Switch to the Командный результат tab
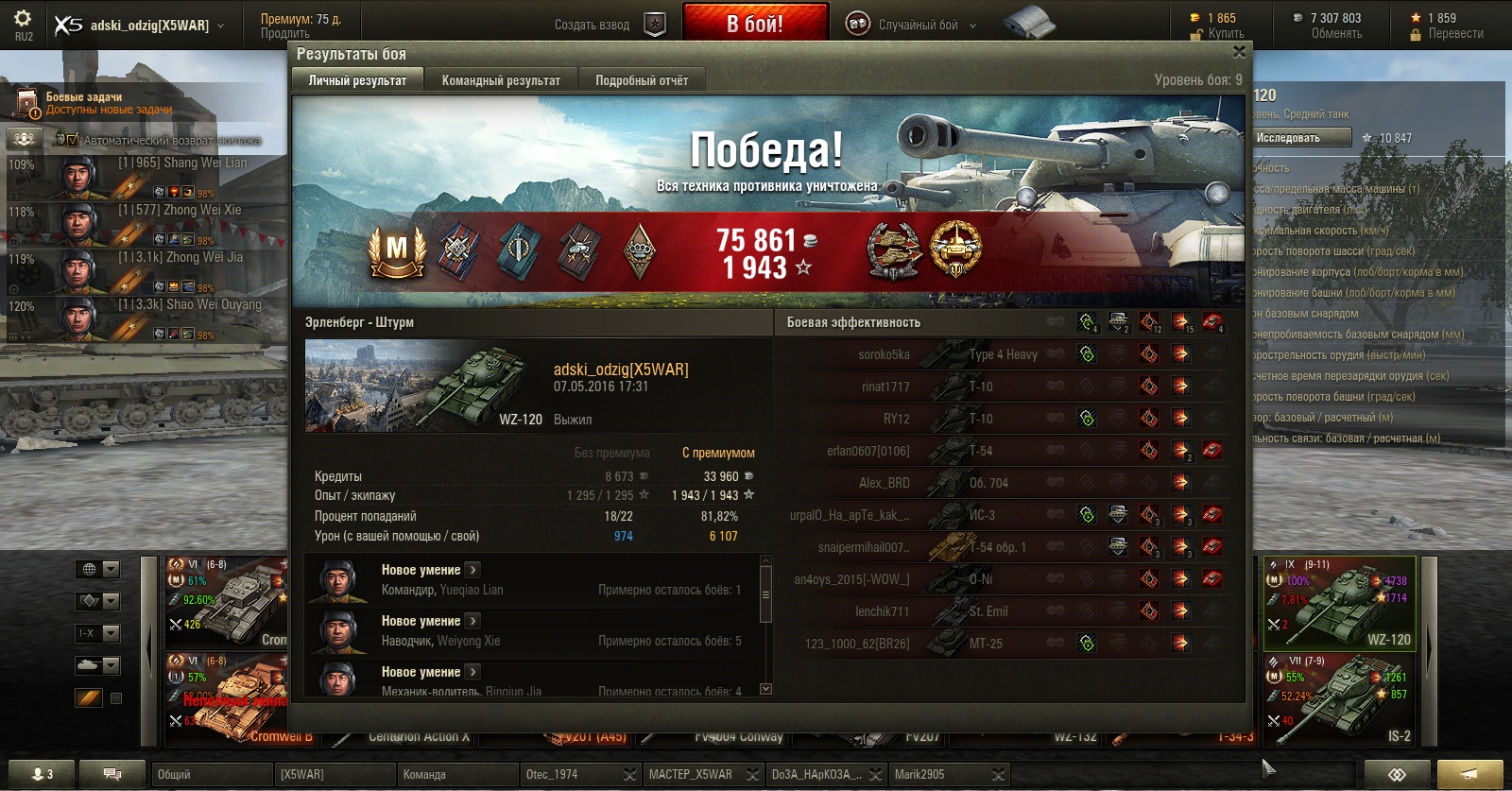 click(x=501, y=80)
